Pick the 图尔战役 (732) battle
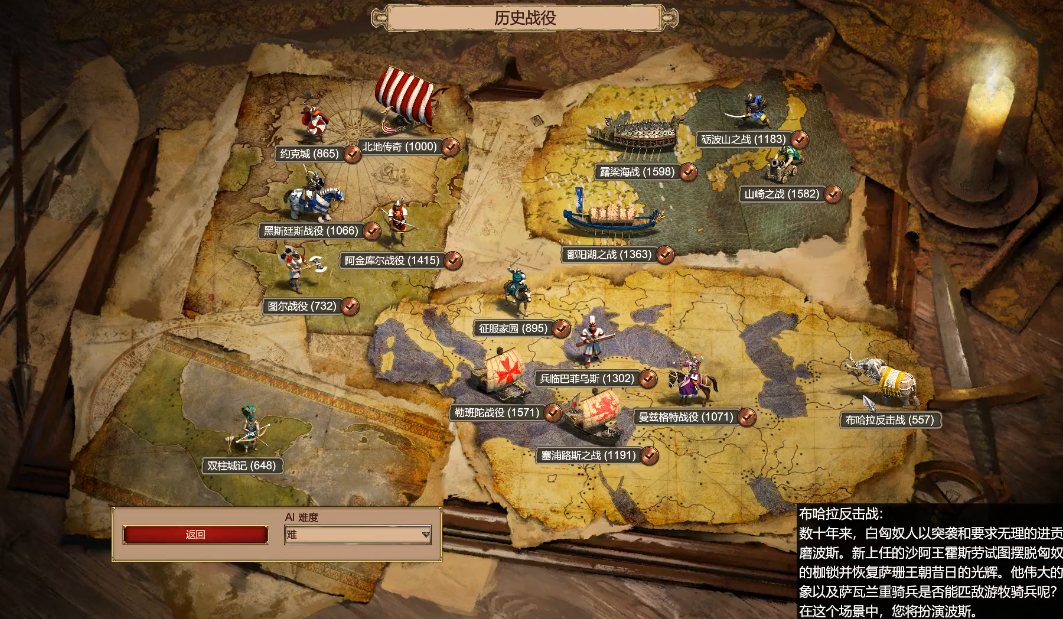 [x=301, y=306]
